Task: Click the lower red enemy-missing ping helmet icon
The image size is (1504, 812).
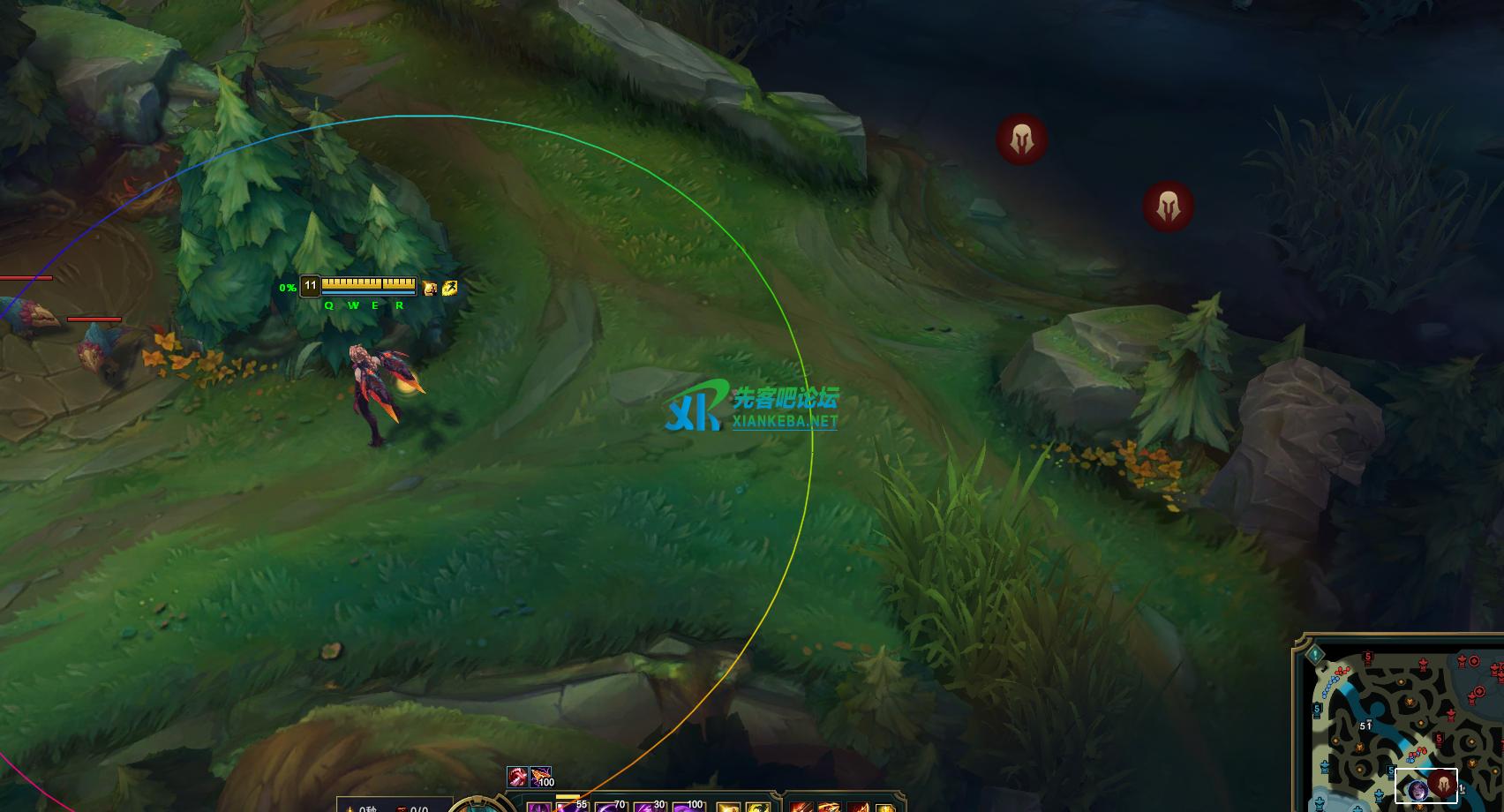Action: pos(1169,205)
